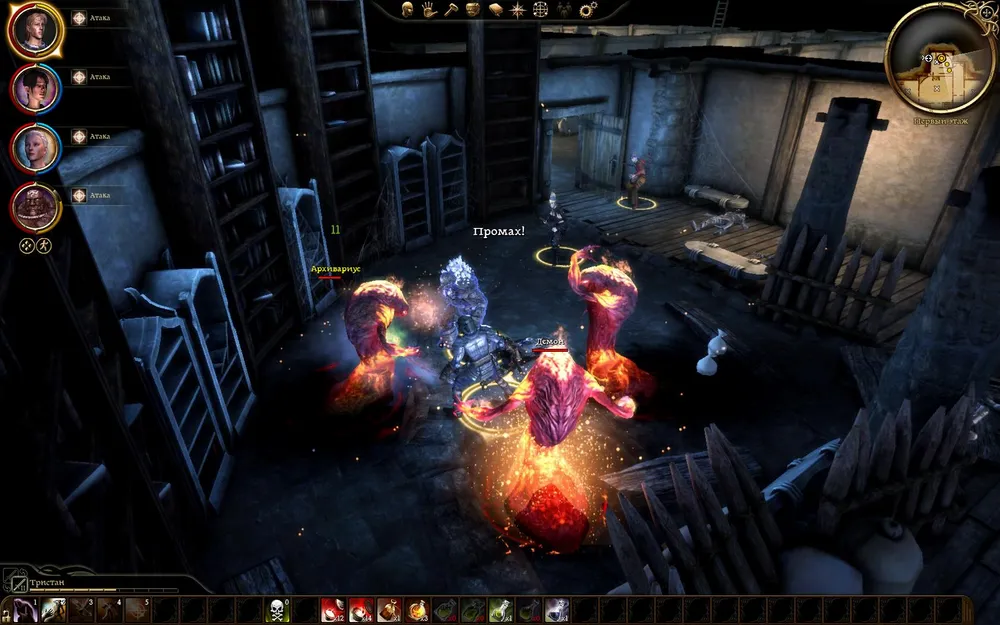Open the world map globe icon

click(541, 10)
